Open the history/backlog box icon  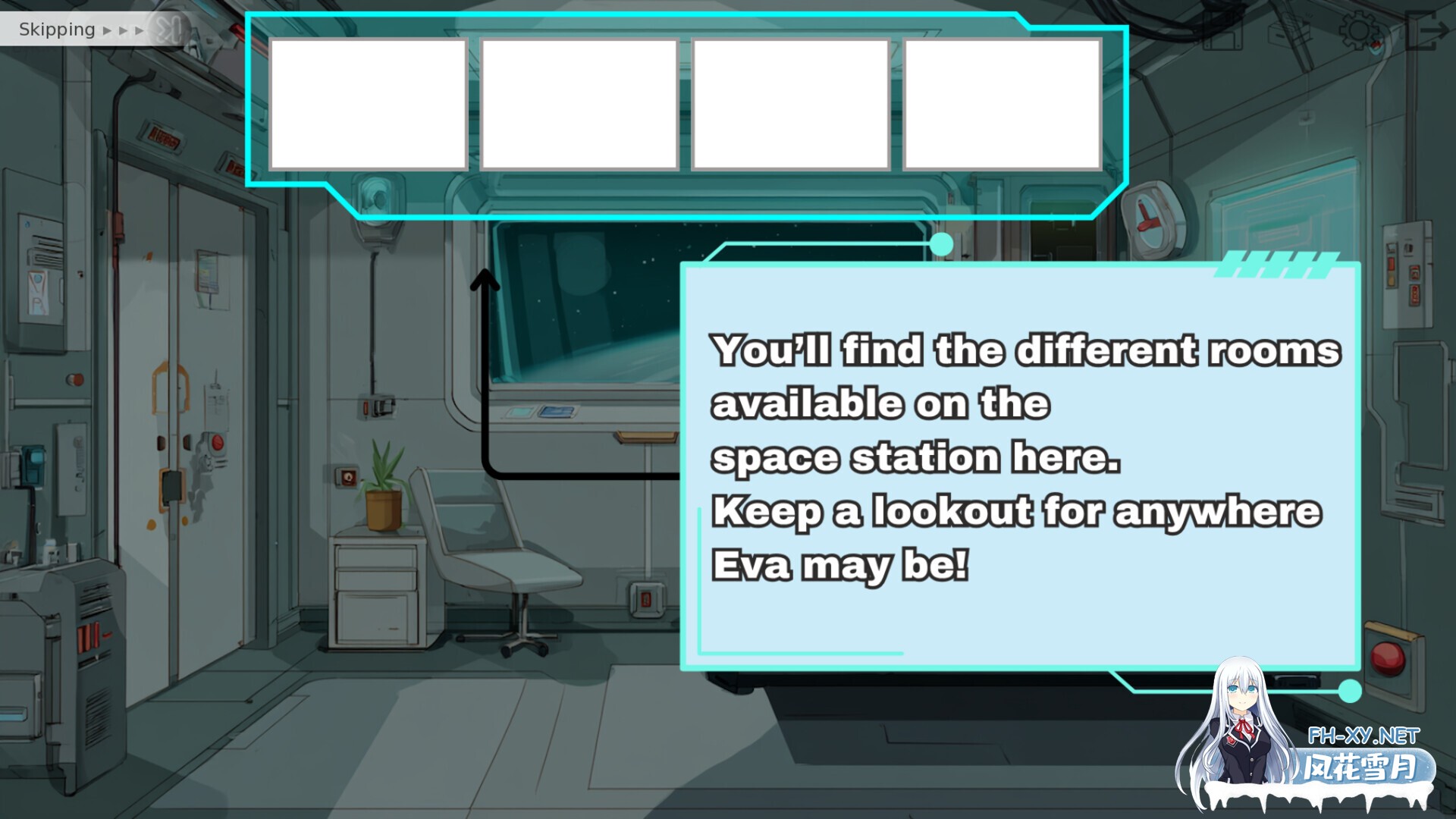[1289, 32]
